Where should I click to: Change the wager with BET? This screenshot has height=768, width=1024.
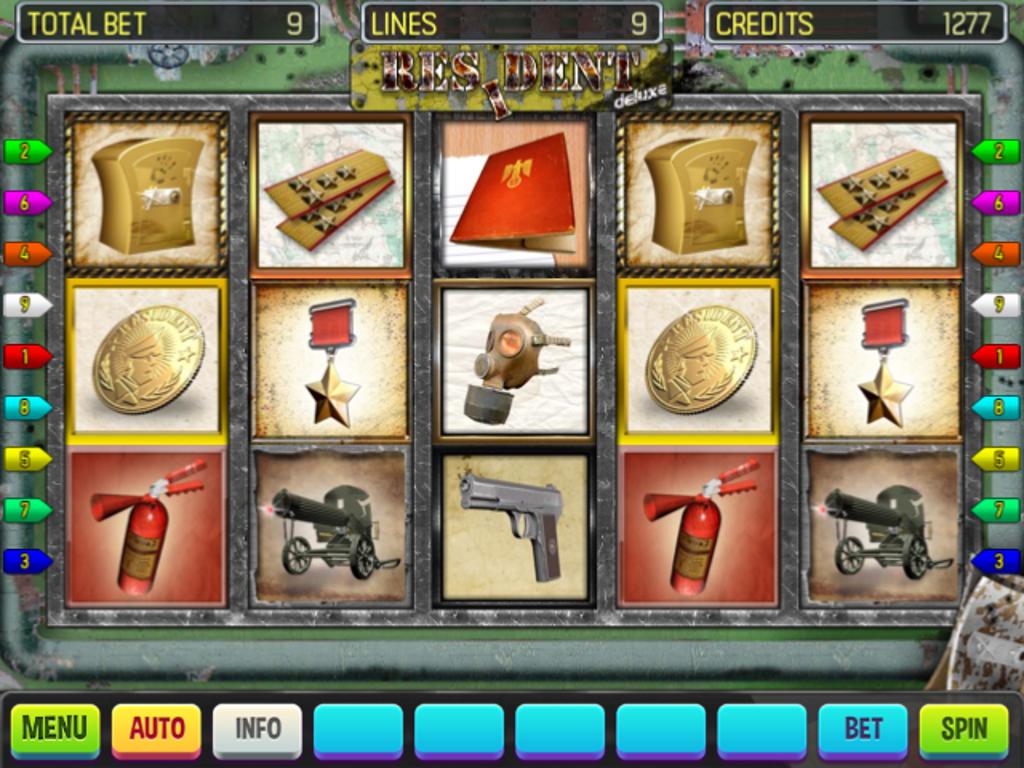tap(863, 729)
